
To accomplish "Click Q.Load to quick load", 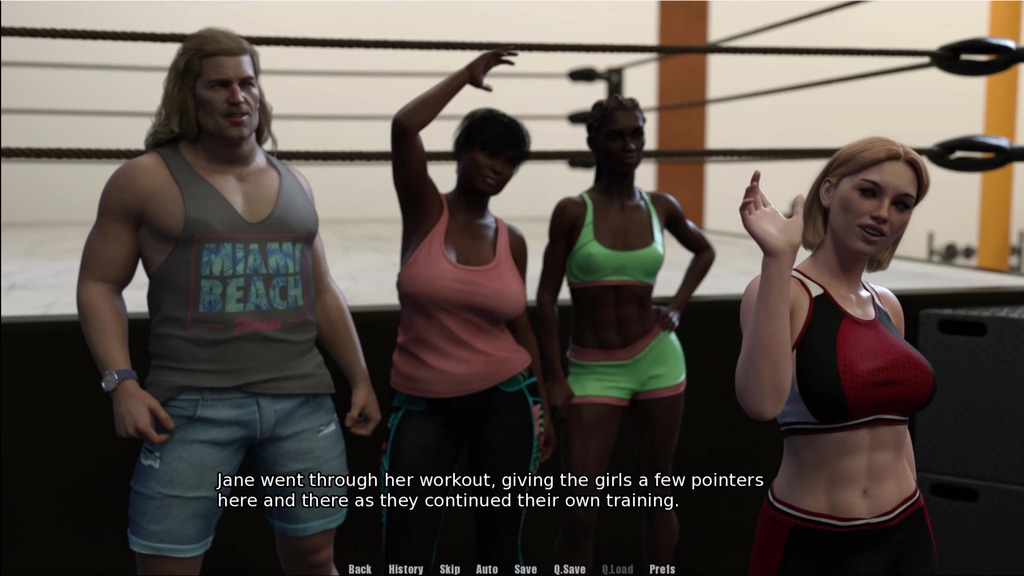I will 617,569.
